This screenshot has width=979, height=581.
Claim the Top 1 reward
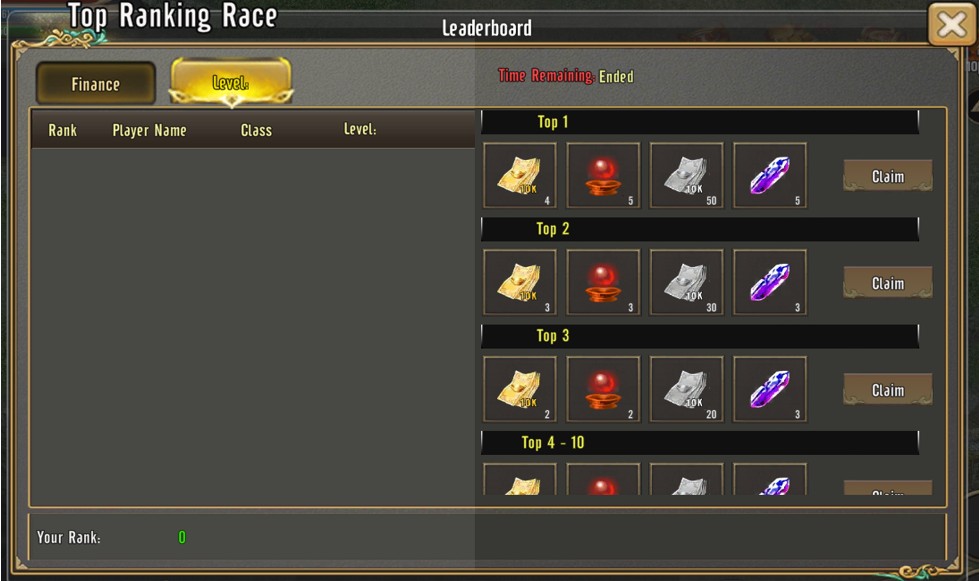coord(887,176)
